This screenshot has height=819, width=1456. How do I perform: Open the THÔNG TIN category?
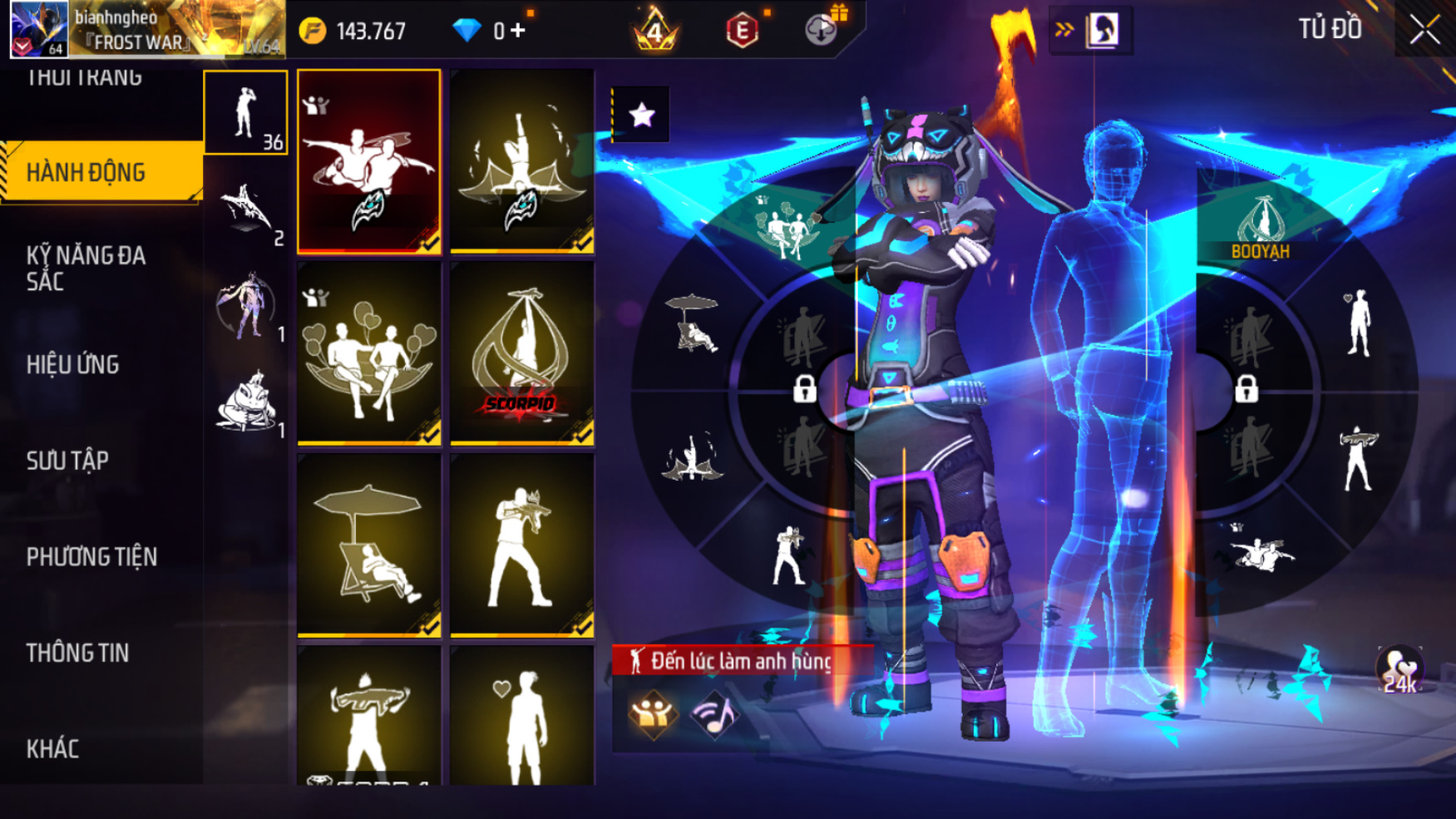click(x=78, y=653)
